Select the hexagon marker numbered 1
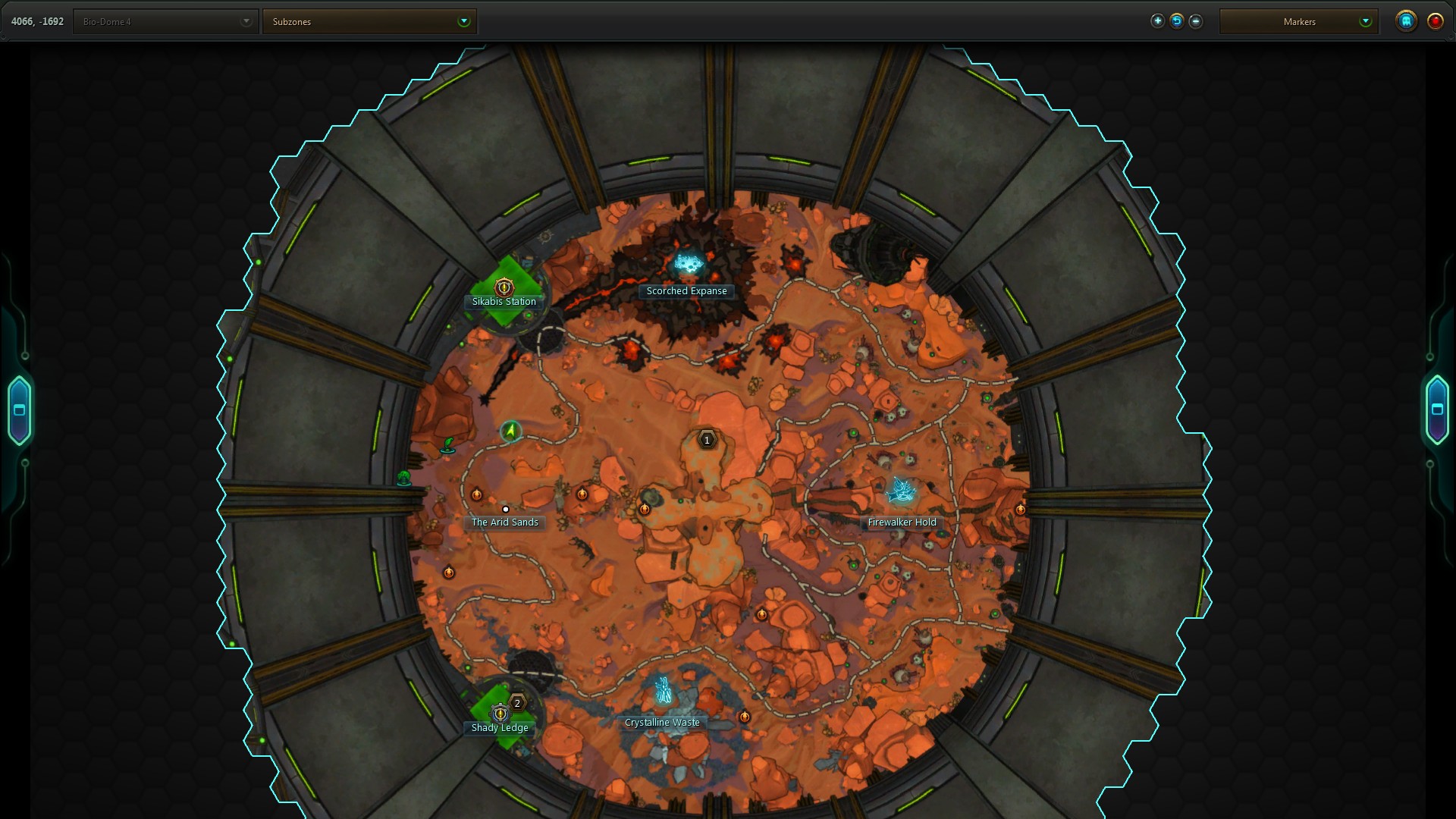This screenshot has height=819, width=1456. tap(707, 440)
